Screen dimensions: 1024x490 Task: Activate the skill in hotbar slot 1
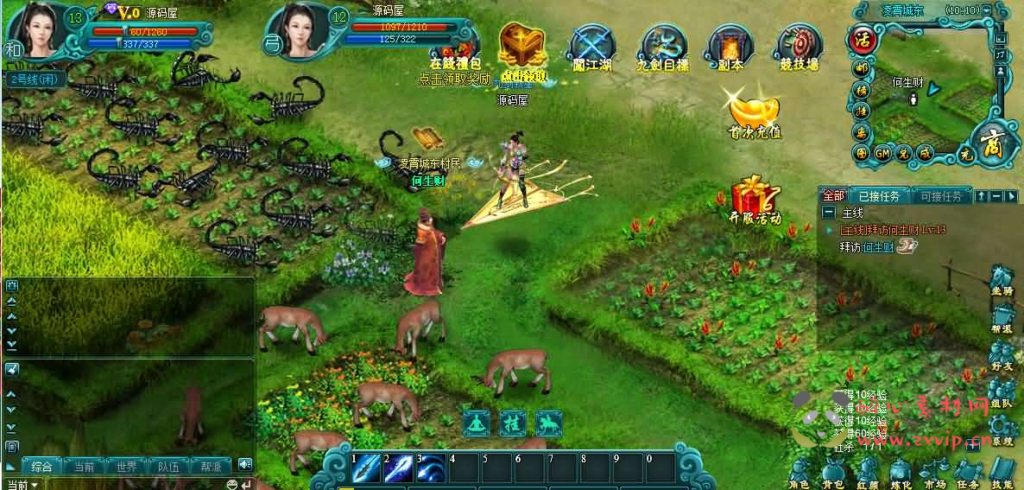(365, 469)
